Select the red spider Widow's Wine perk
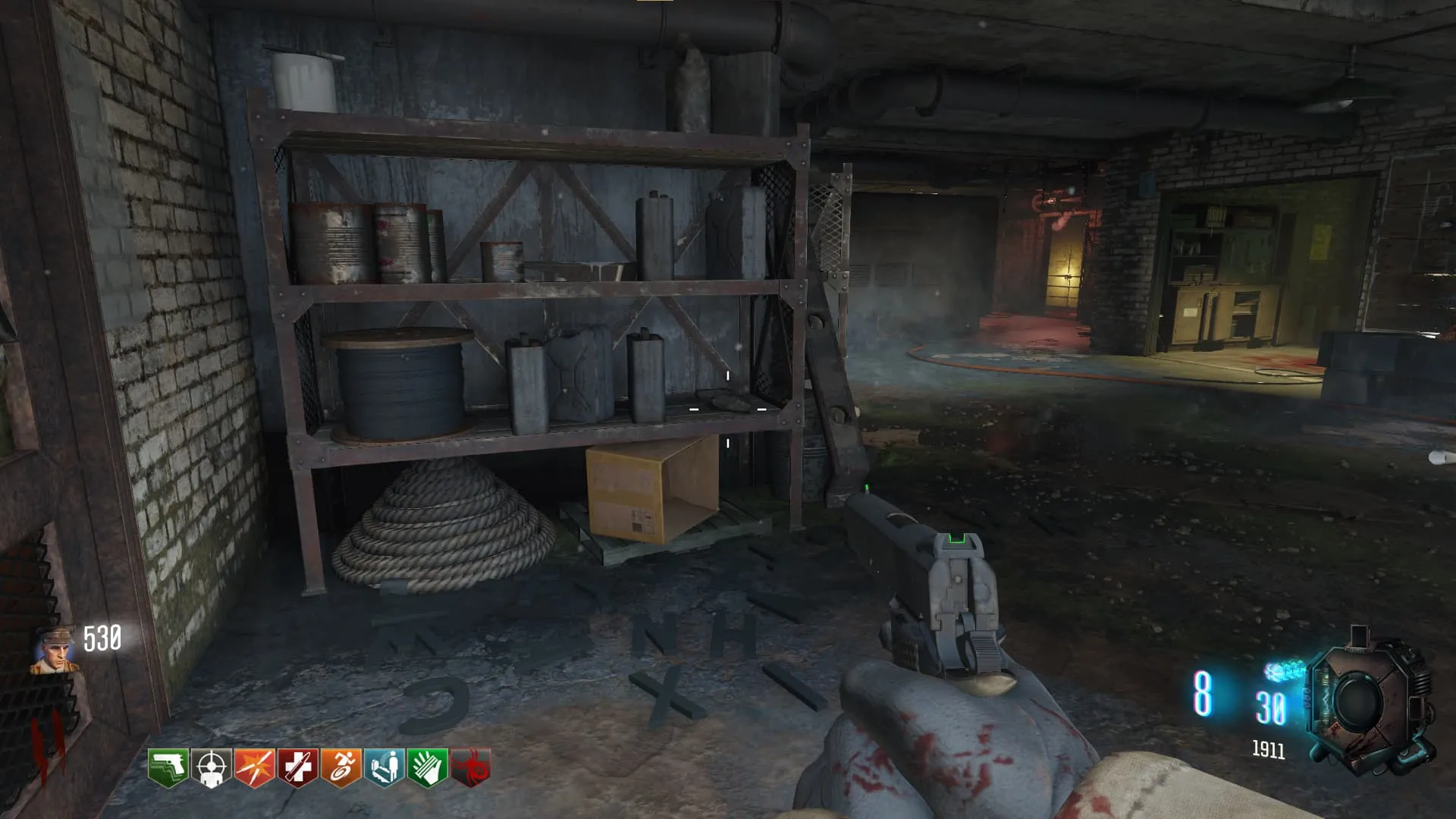This screenshot has height=819, width=1456. coord(470,767)
